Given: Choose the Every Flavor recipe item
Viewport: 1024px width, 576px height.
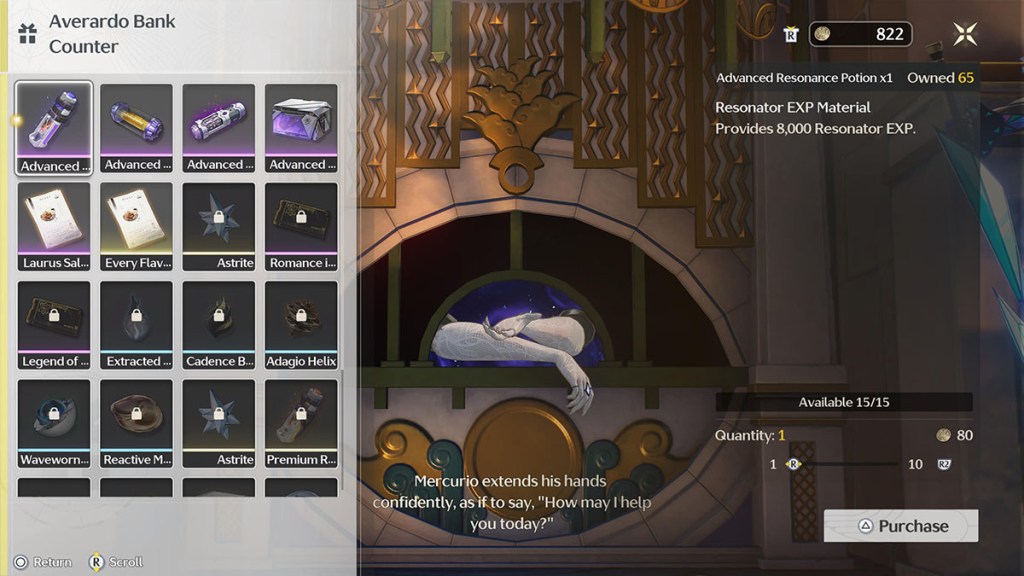Looking at the screenshot, I should point(136,226).
